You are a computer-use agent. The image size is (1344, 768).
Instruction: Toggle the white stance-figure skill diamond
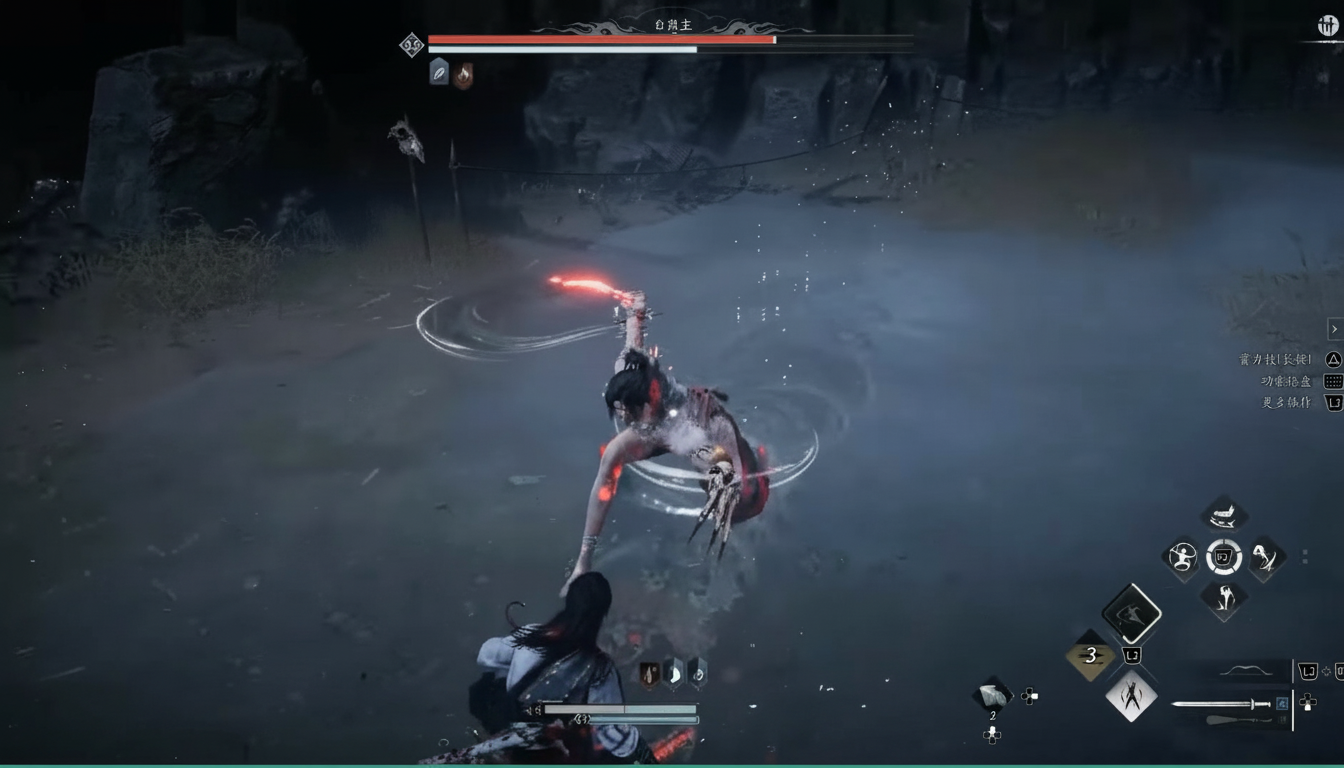pos(1131,697)
